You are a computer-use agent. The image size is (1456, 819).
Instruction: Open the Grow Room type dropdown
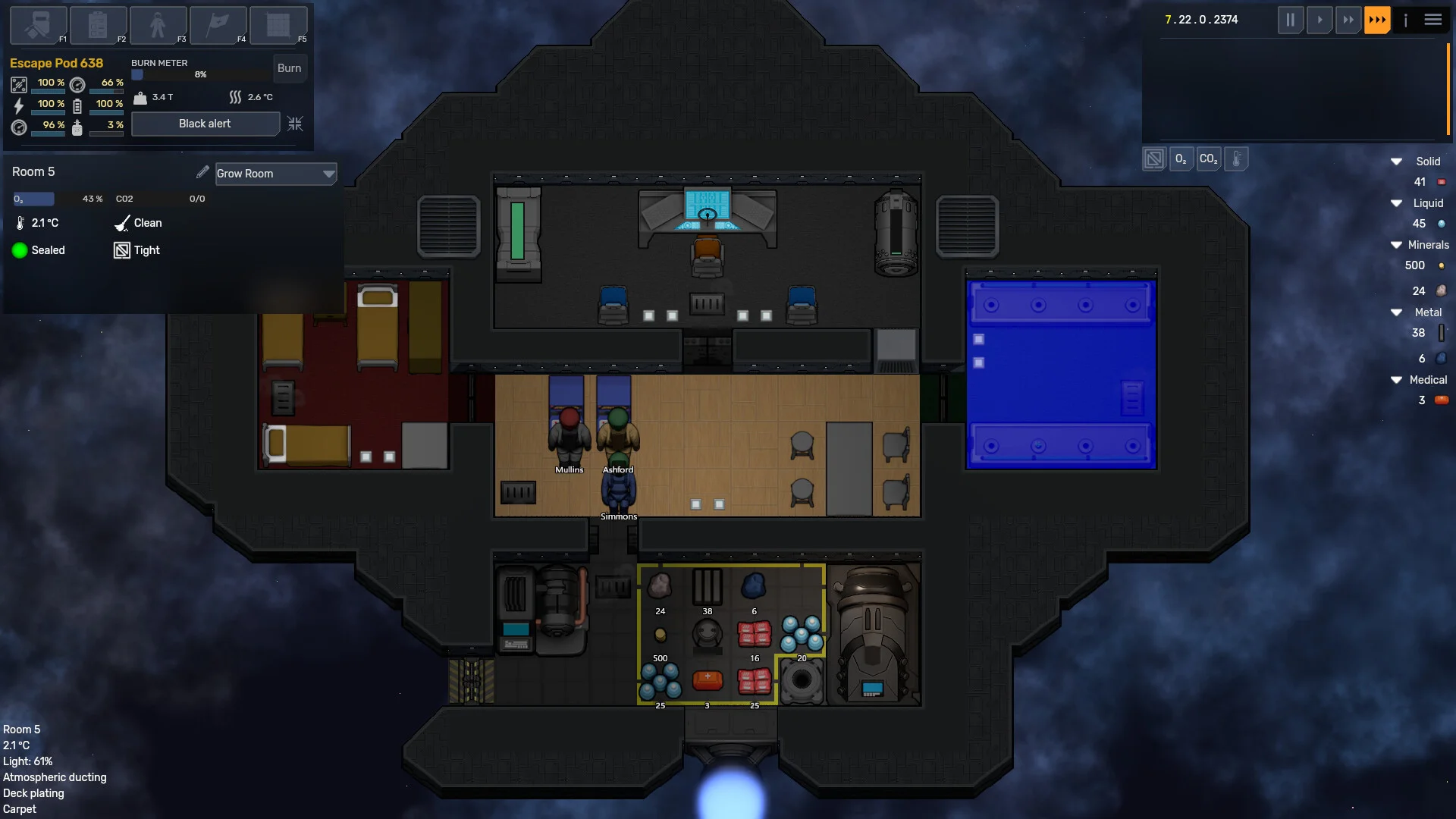[x=275, y=174]
